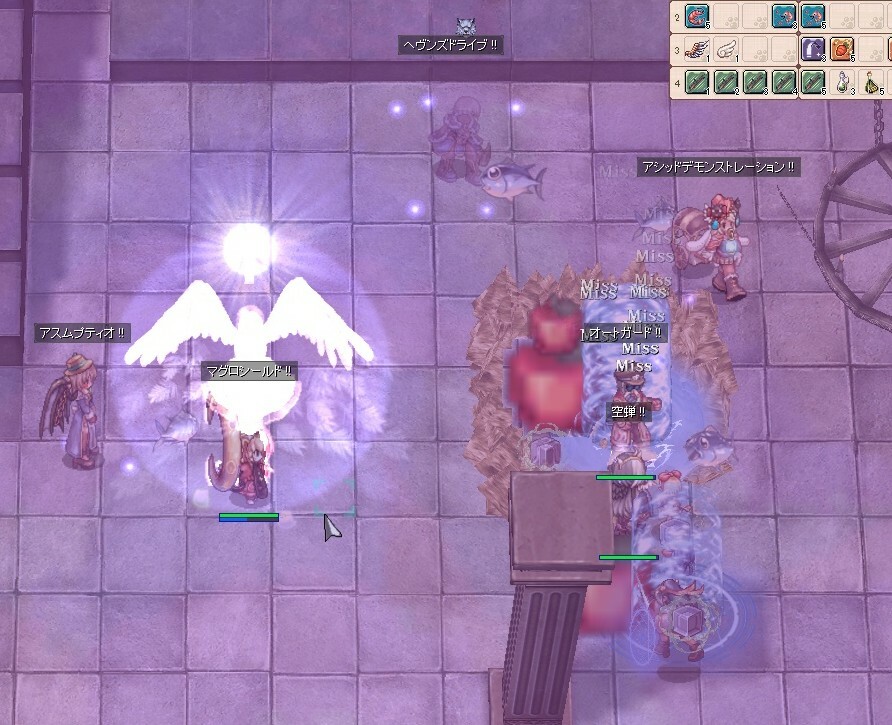Viewport: 892px width, 725px height.
Task: Use the butterfly wing item
Action: [697, 50]
